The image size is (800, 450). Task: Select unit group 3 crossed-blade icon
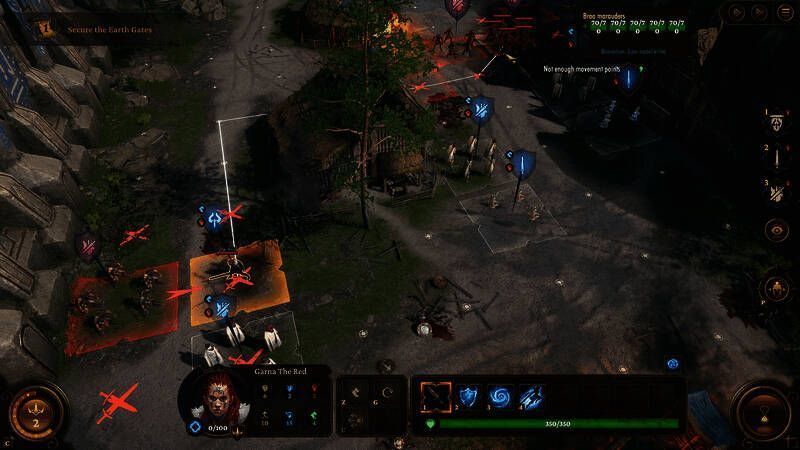(777, 192)
